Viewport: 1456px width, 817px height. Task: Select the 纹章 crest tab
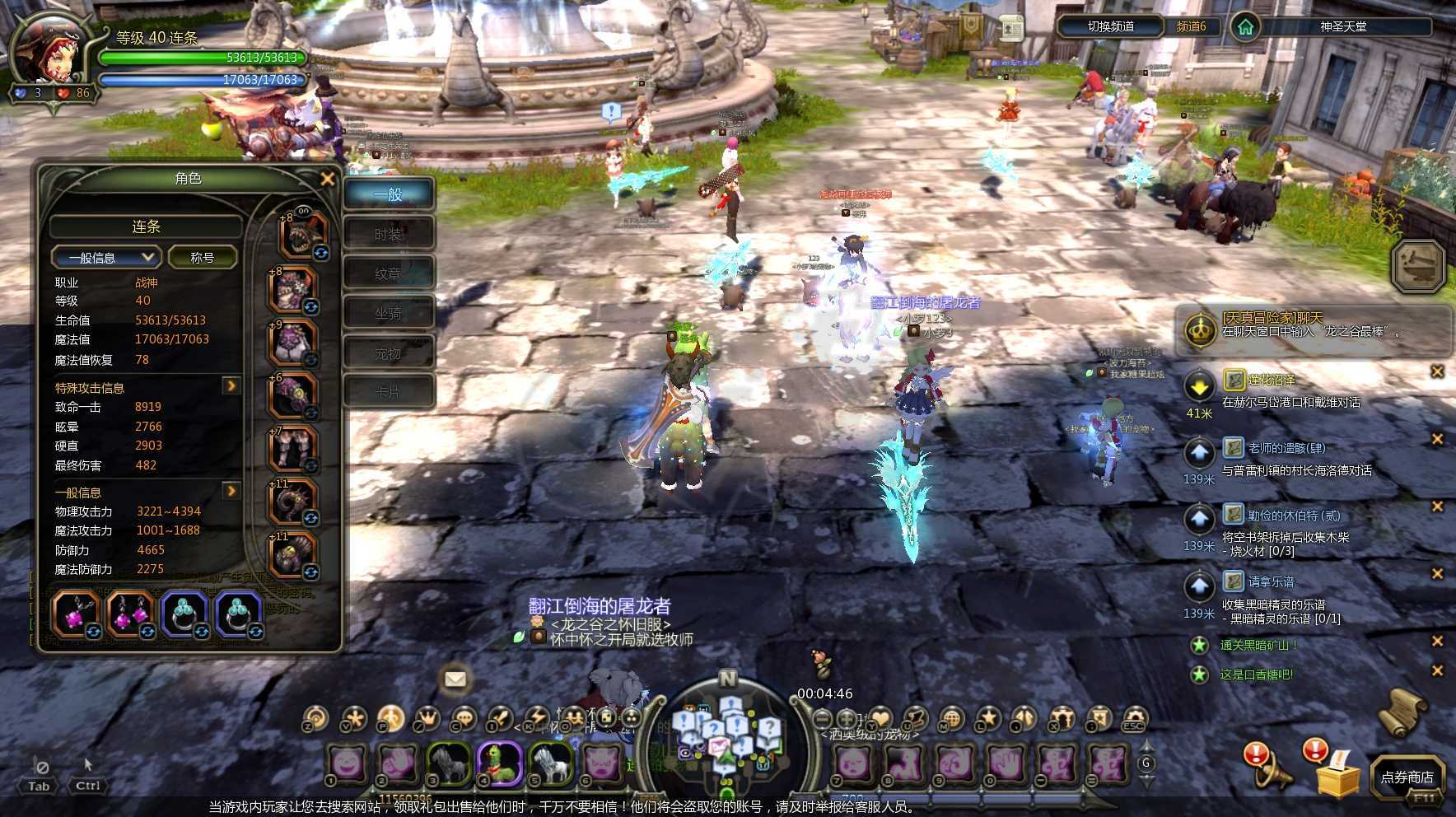pos(388,274)
